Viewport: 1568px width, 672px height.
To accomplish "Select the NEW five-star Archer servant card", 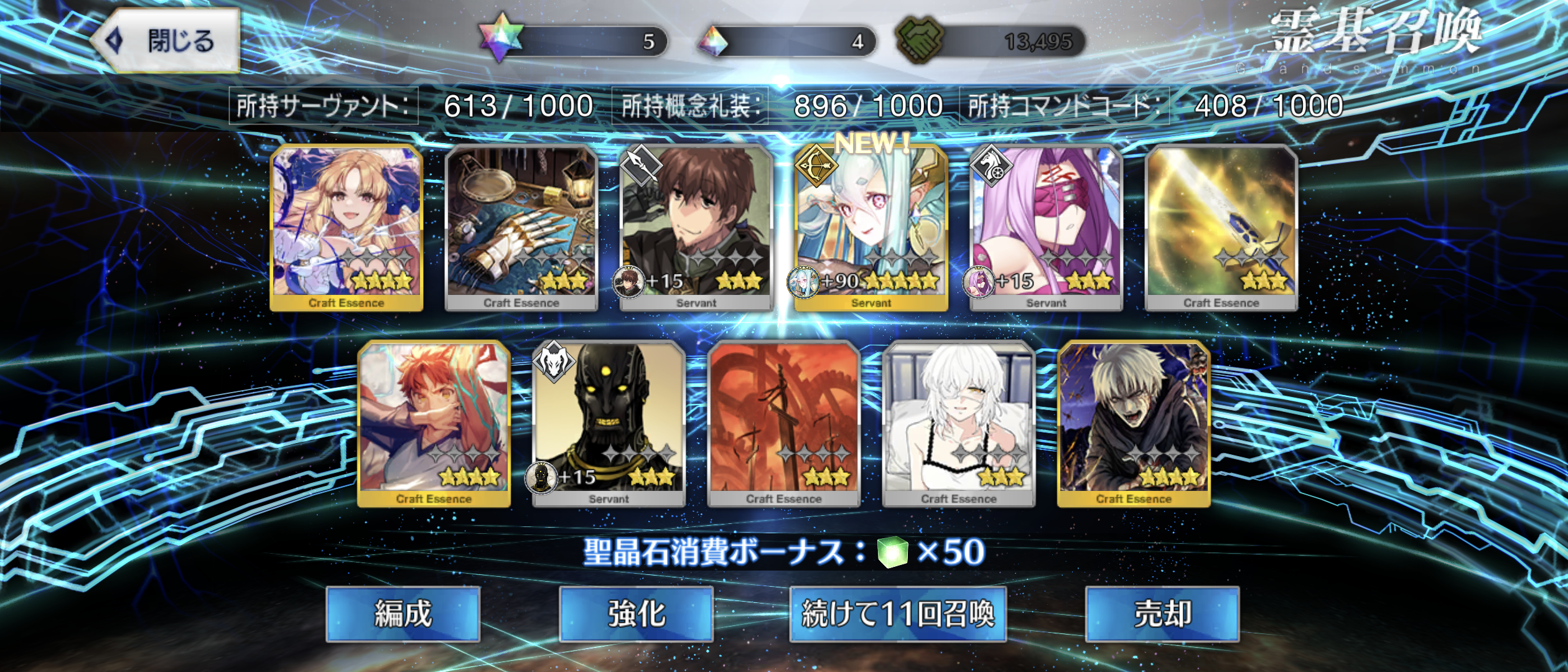I will pos(871,227).
